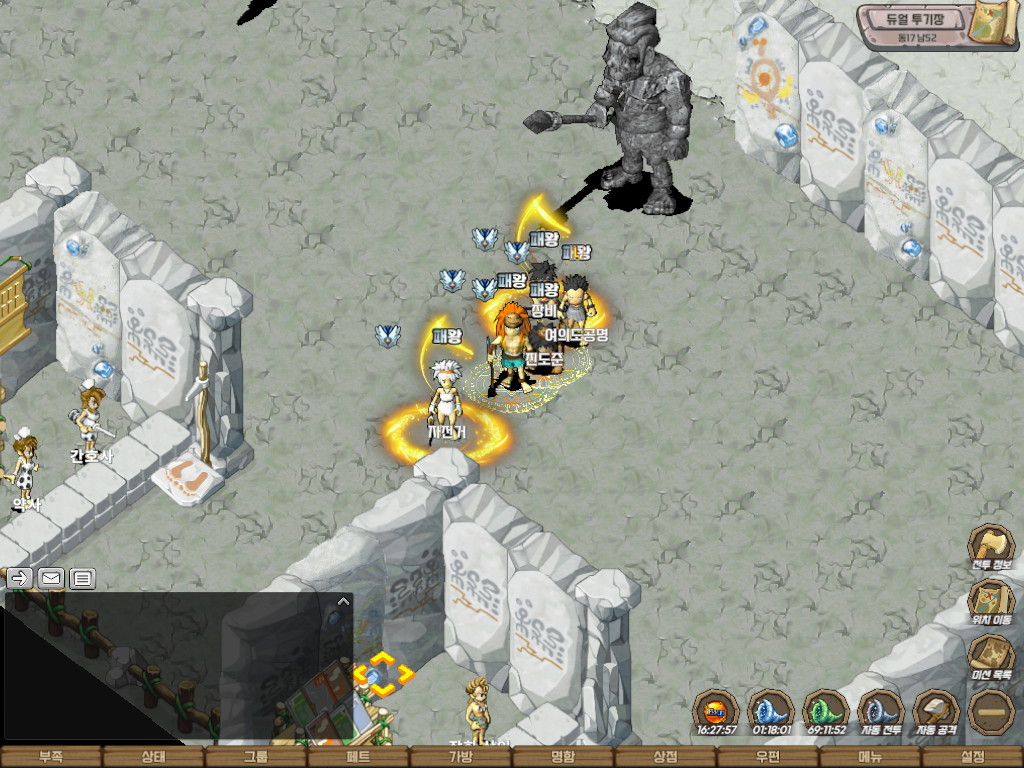This screenshot has height=768, width=1024.
Task: Open the 상태 (status) menu
Action: coord(153,757)
